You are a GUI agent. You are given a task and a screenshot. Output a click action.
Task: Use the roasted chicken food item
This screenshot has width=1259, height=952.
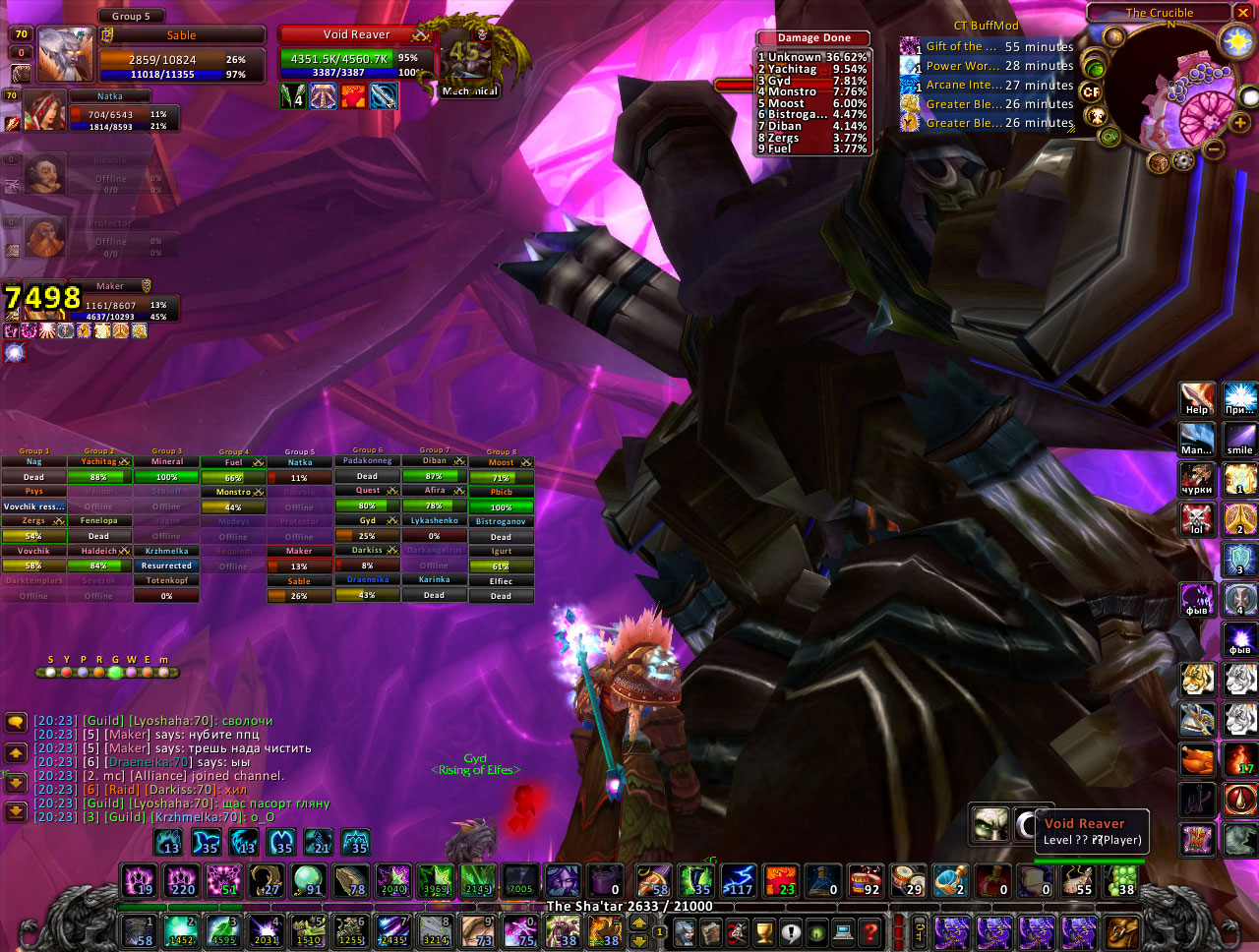pos(1196,759)
